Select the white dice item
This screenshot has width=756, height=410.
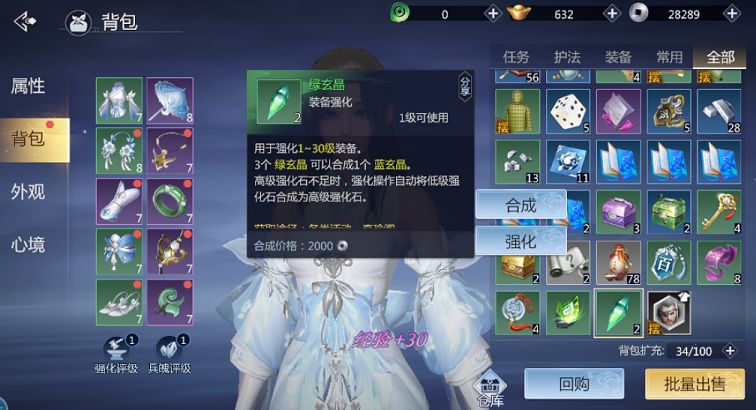(x=567, y=111)
